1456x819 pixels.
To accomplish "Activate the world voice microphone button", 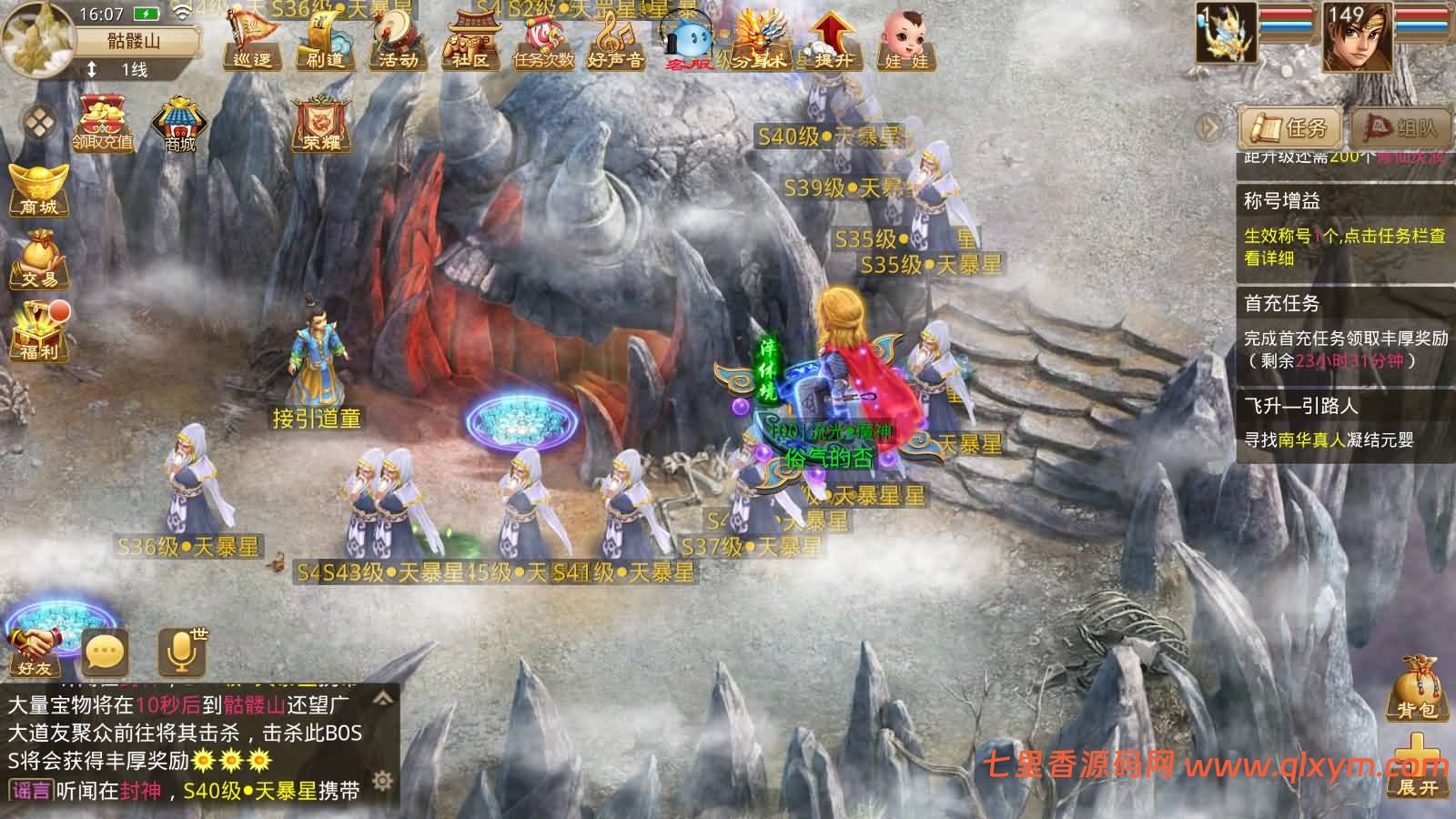I will pyautogui.click(x=181, y=652).
